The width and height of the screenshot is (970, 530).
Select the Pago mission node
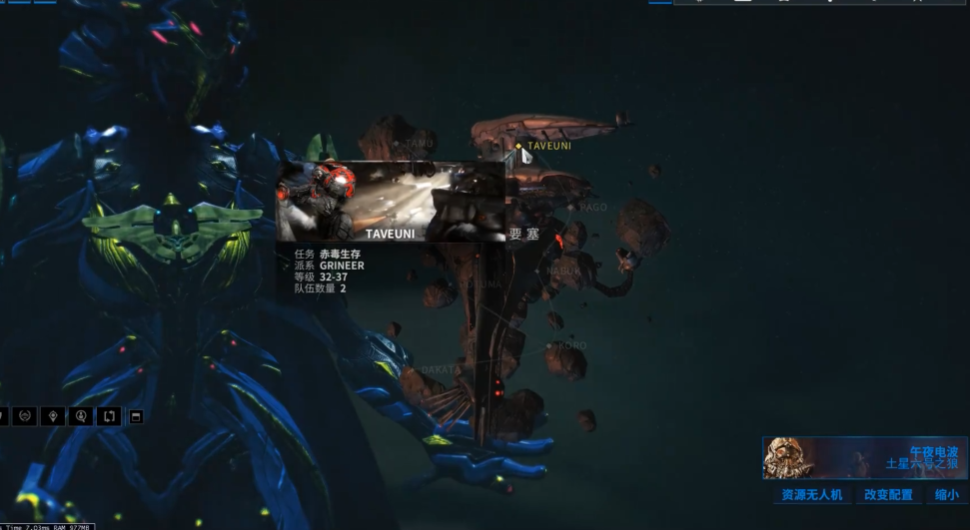click(571, 208)
